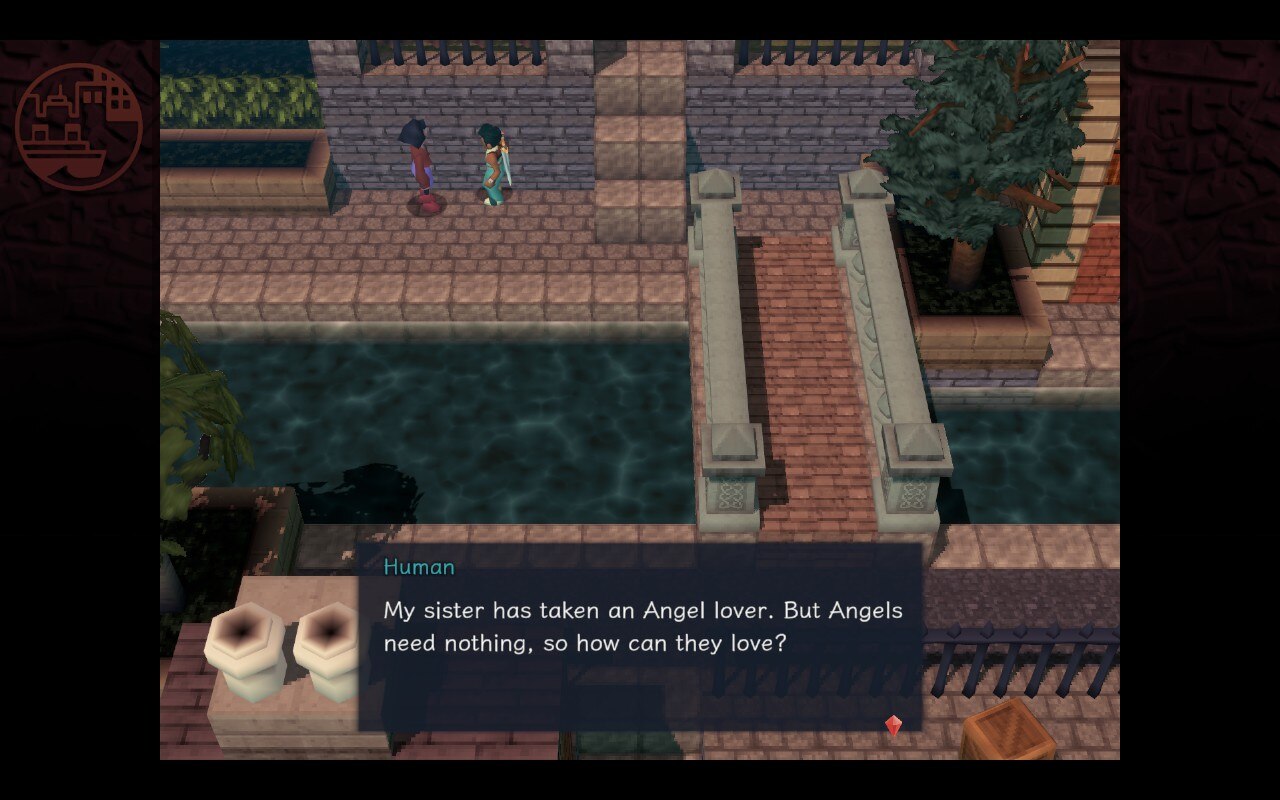Select the 'Human' speaker name label
The height and width of the screenshot is (800, 1280).
418,566
